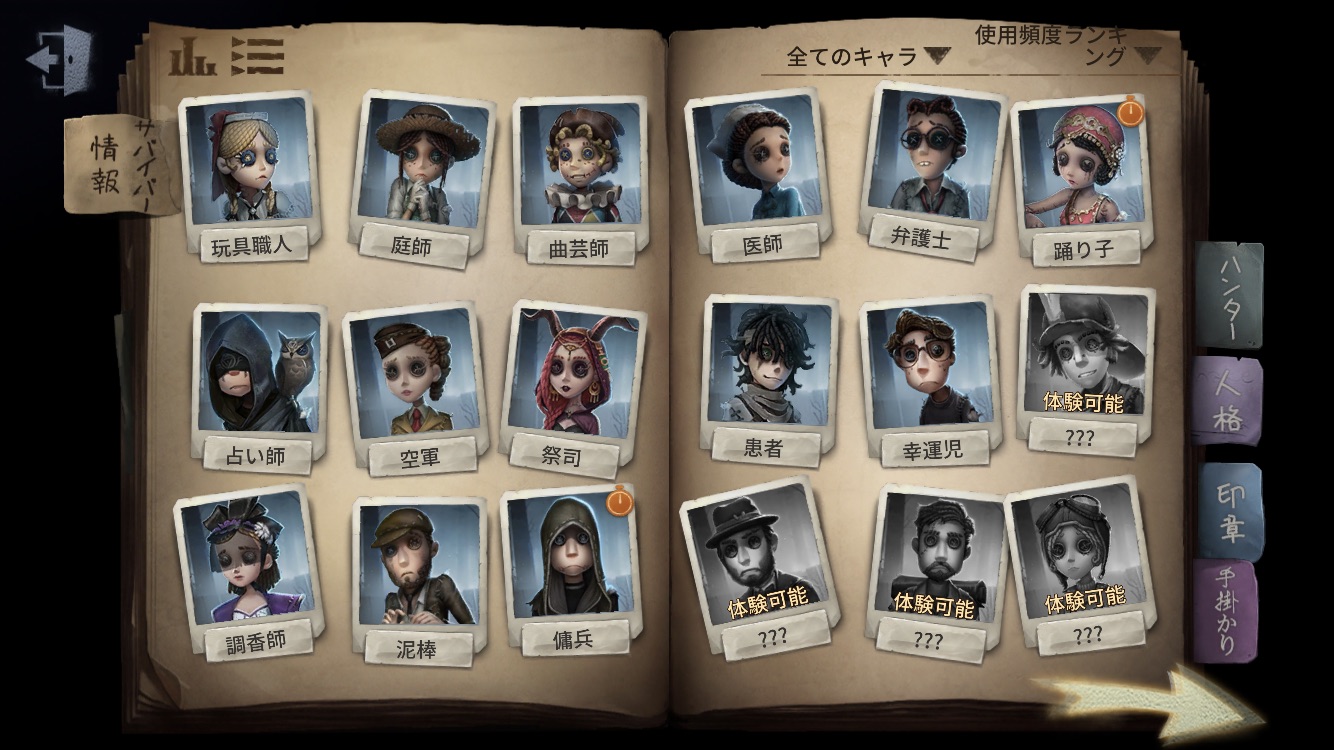Screen dimensions: 1334x750
Task: Choose the 踊り子 character photo
Action: (x=1081, y=165)
